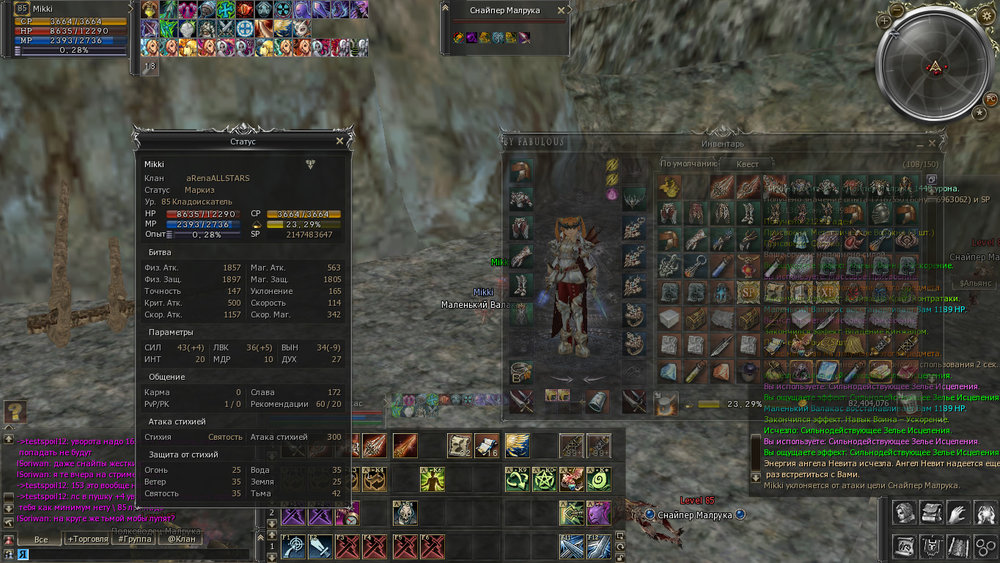Activate the green pentagram skill icon
1000x563 pixels.
545,479
